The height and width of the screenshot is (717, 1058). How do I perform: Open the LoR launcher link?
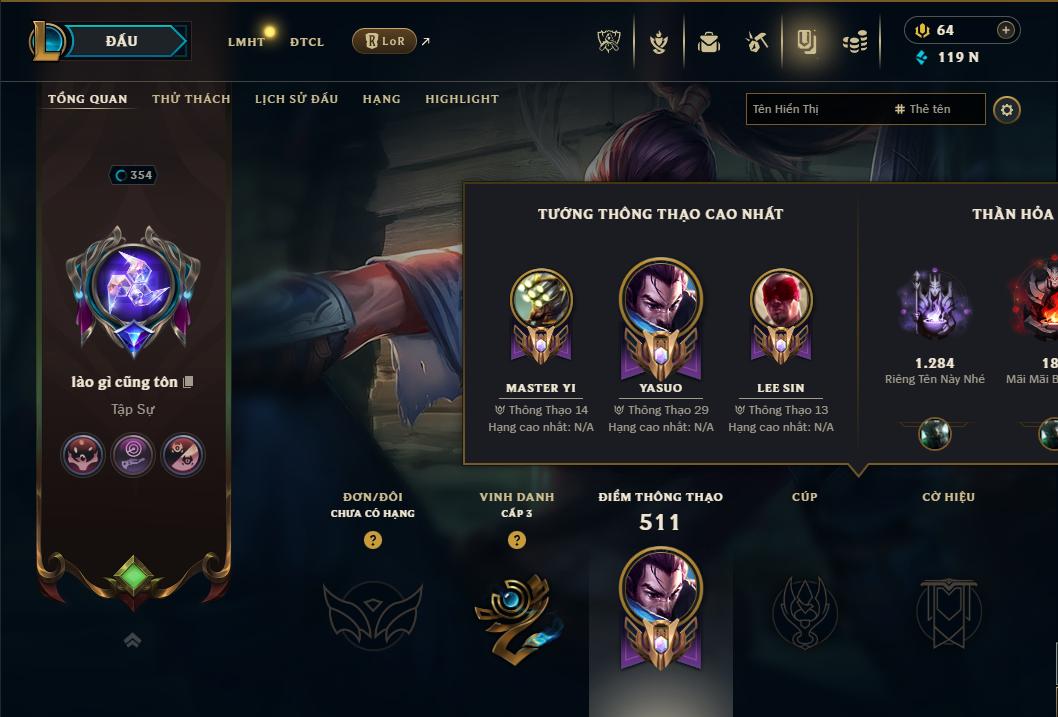(385, 41)
